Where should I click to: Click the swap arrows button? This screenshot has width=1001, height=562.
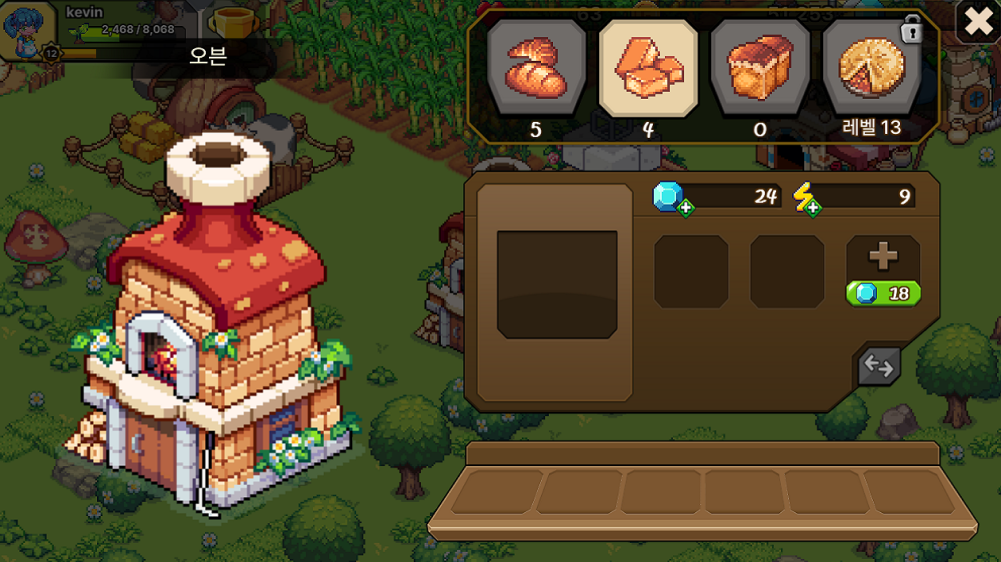coord(878,366)
